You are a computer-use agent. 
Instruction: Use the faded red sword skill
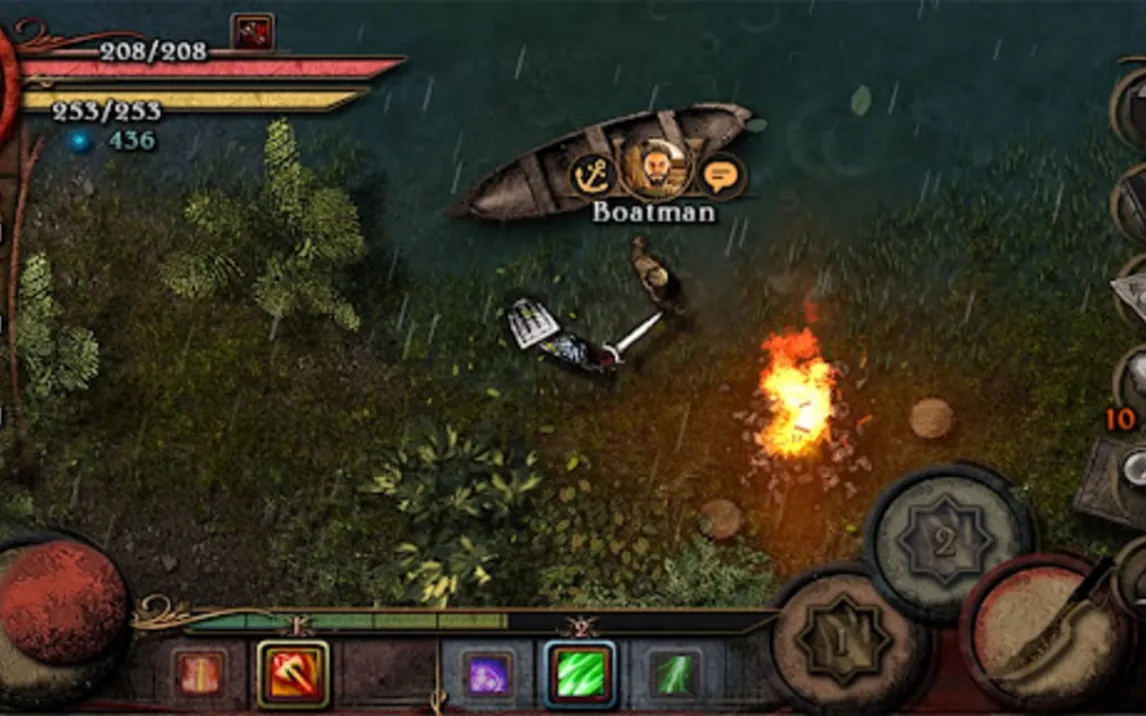click(200, 674)
